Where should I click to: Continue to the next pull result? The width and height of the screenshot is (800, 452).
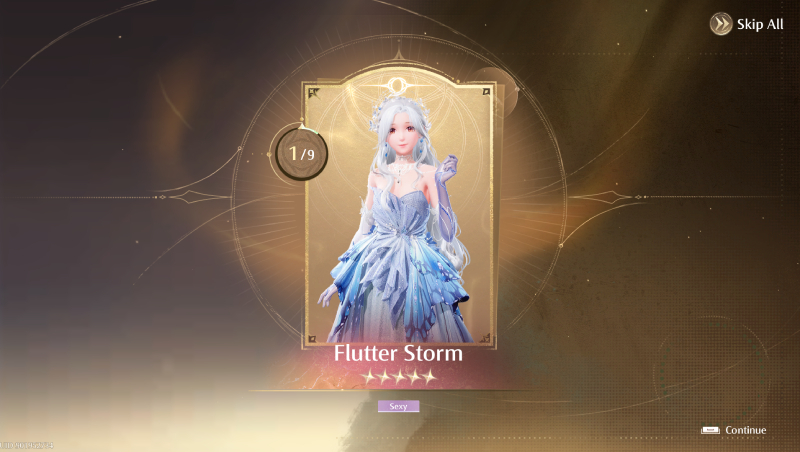point(735,430)
